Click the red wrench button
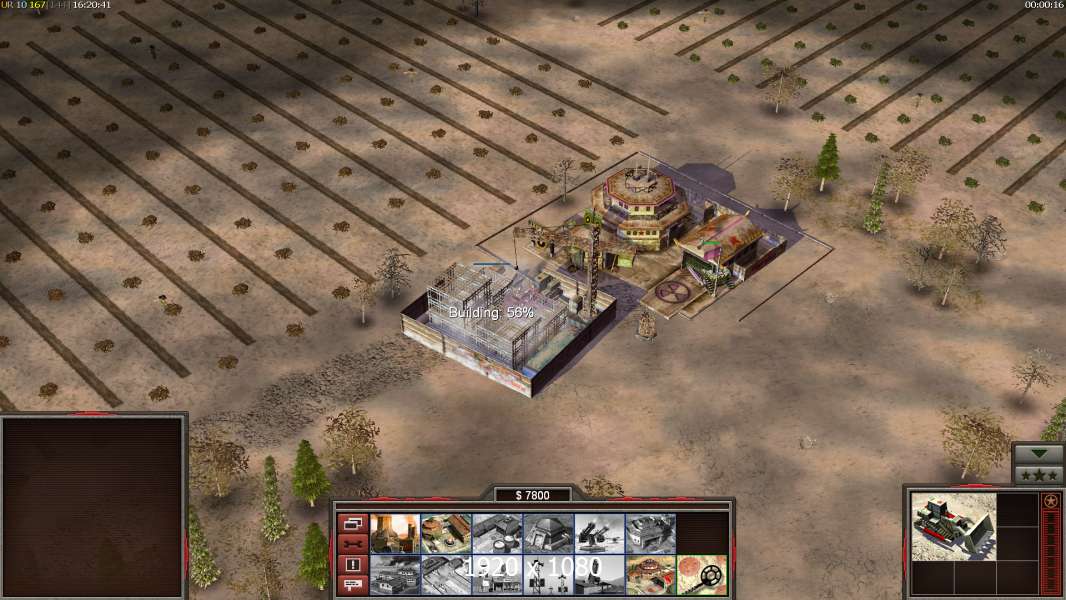Image resolution: width=1066 pixels, height=600 pixels. pyautogui.click(x=352, y=543)
